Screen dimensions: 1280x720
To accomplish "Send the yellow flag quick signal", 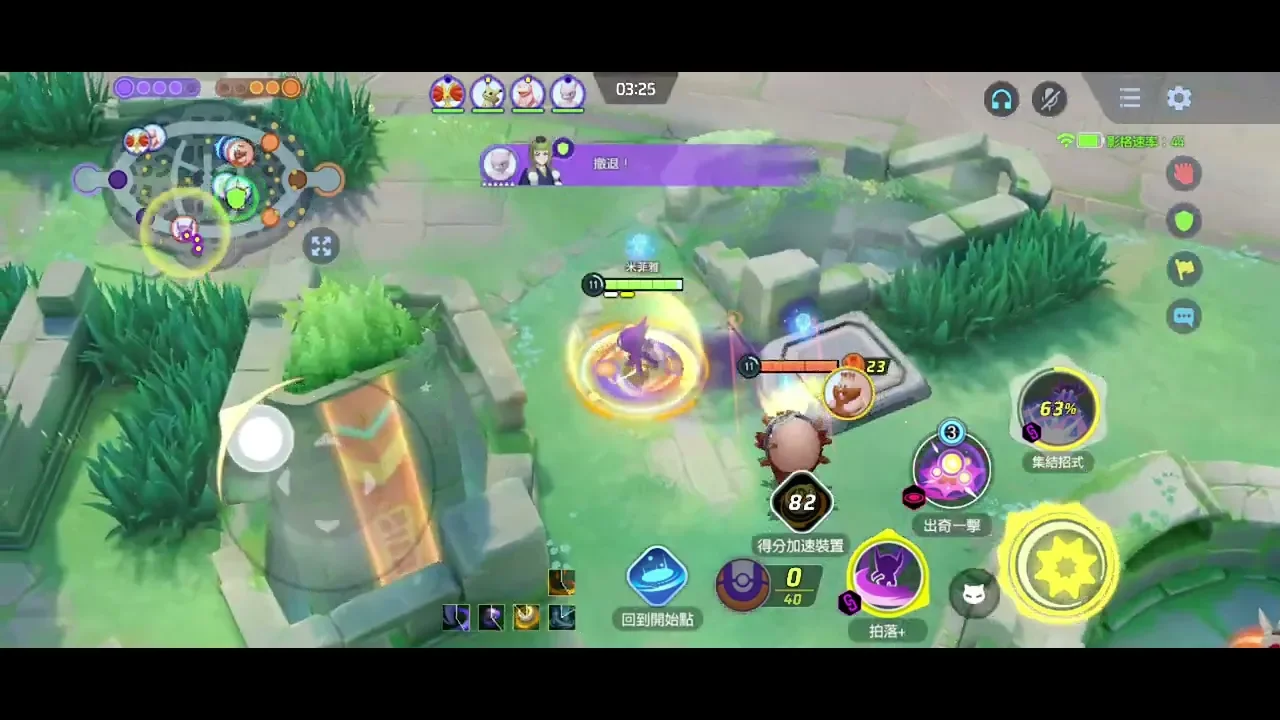I will (1185, 268).
